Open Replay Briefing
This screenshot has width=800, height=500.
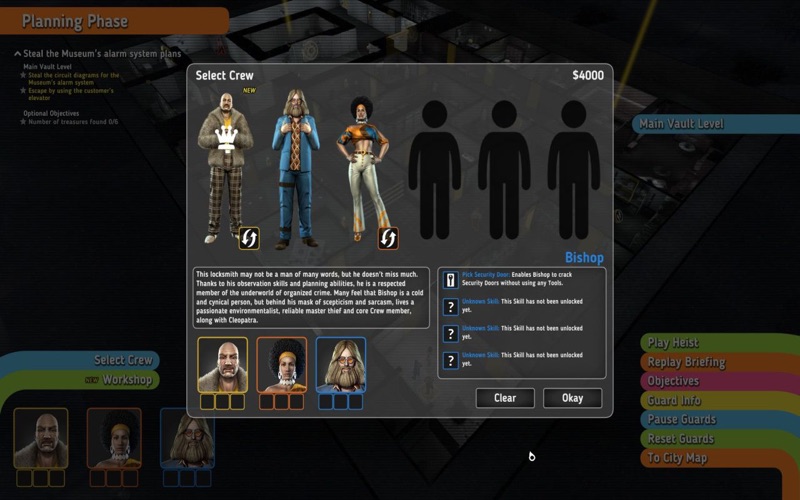[x=686, y=362]
